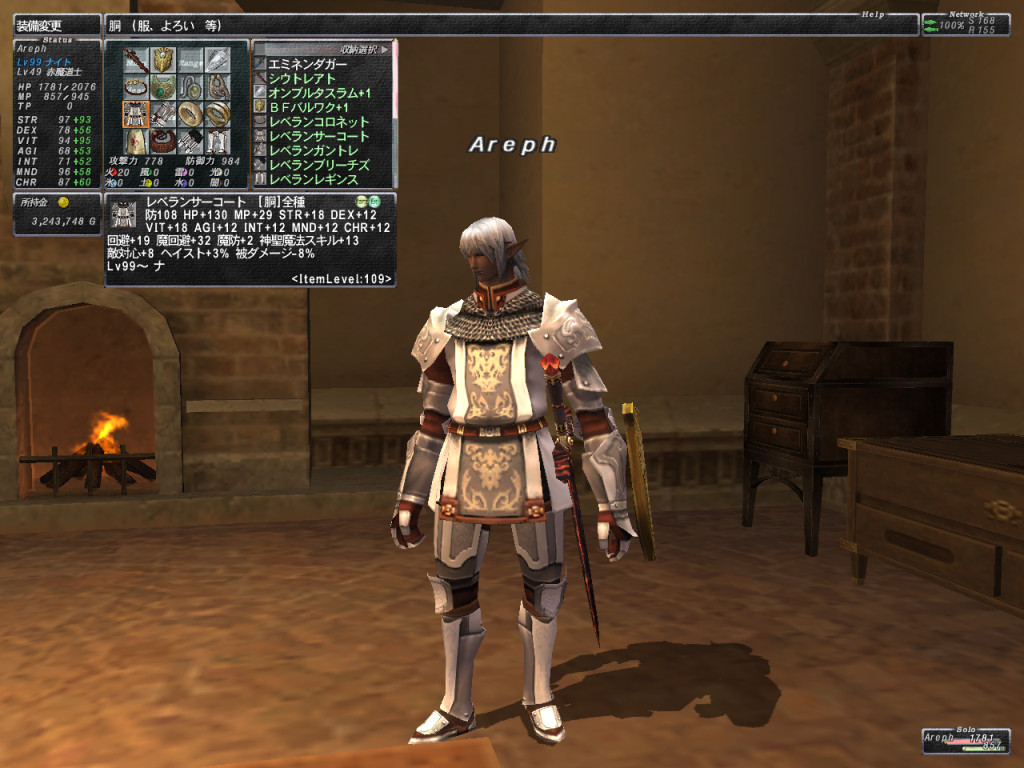Pick オンプルタスラム+1 from the list

(x=320, y=93)
